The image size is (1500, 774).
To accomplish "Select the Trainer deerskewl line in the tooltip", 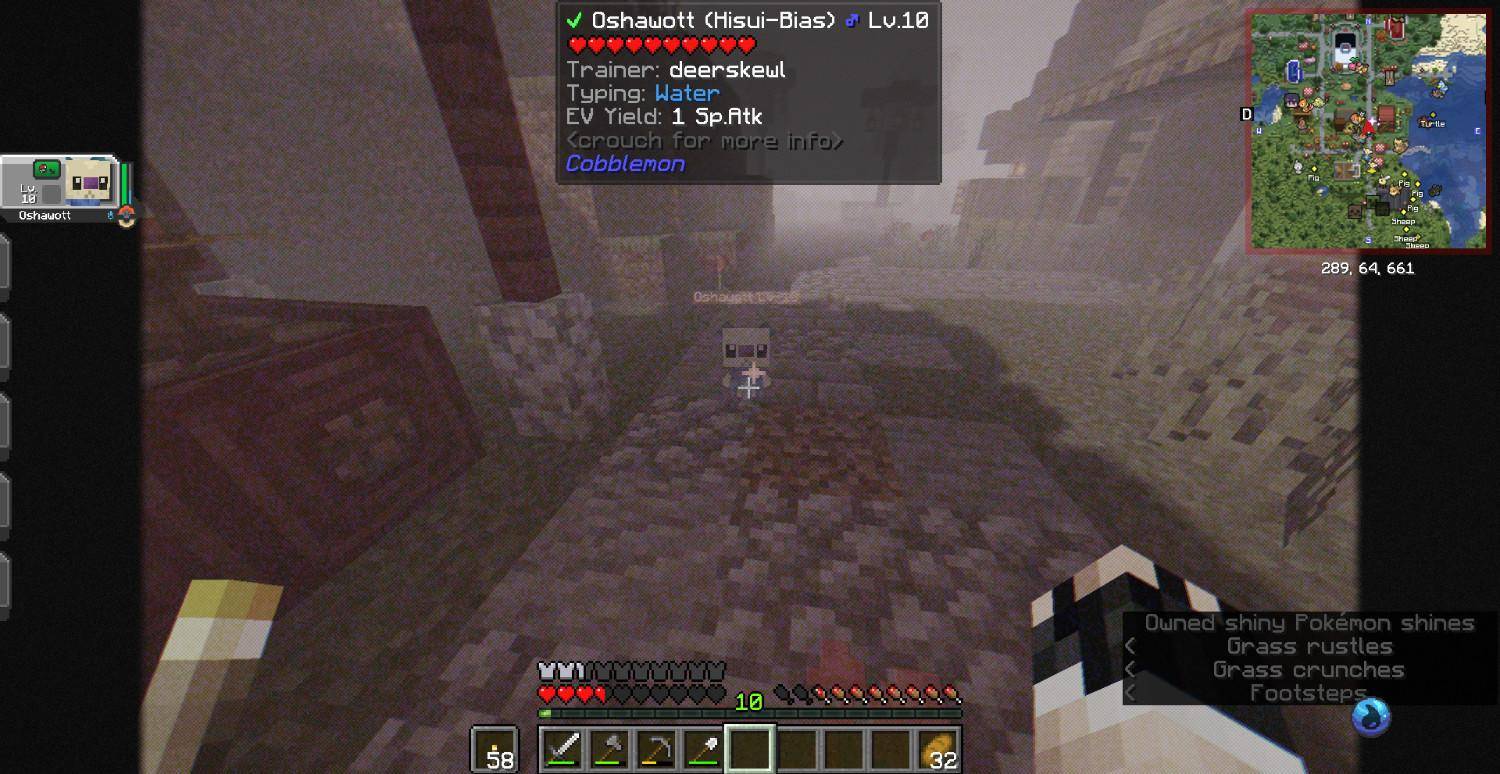I will [675, 69].
